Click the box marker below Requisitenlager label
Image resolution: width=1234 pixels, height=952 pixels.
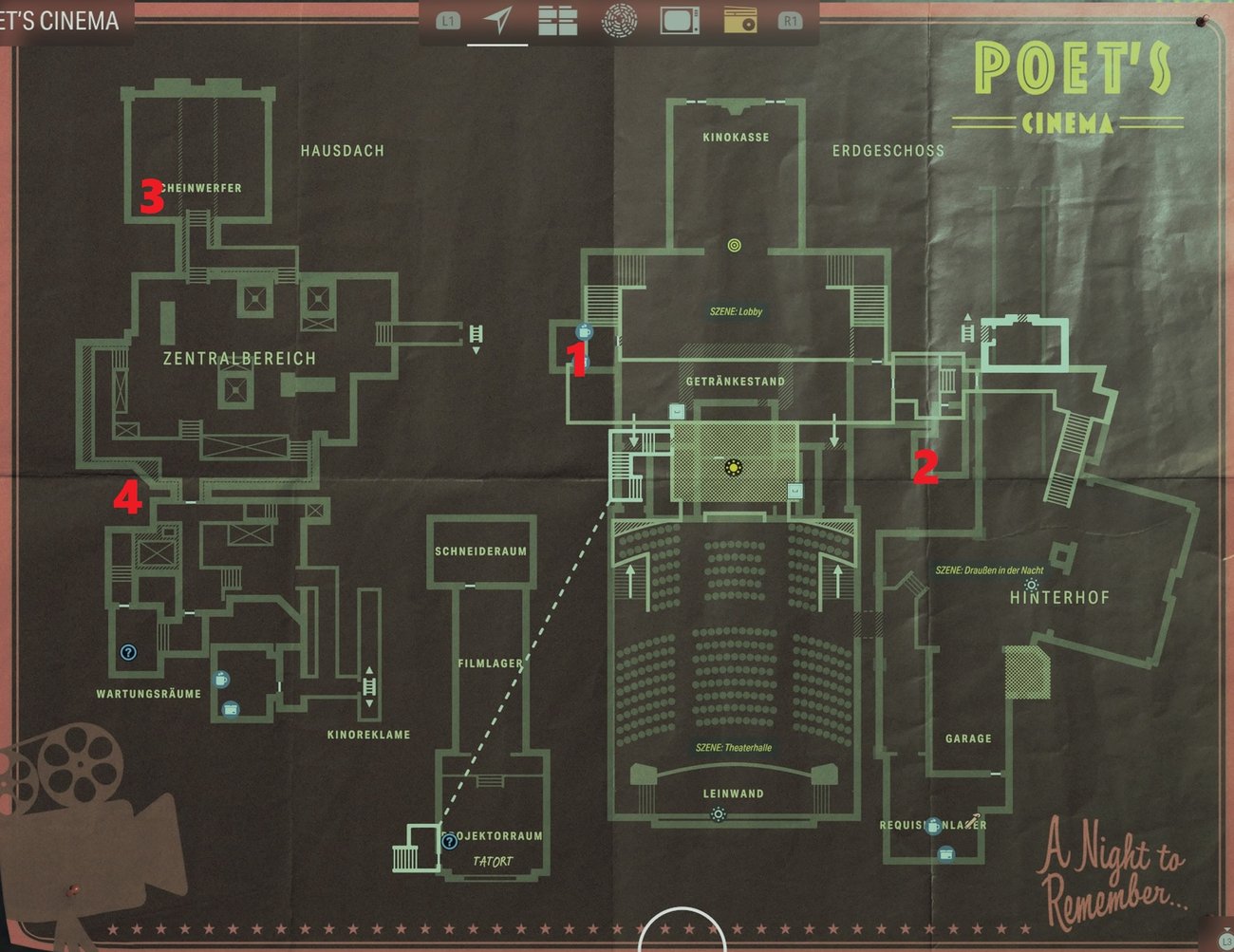coord(945,854)
